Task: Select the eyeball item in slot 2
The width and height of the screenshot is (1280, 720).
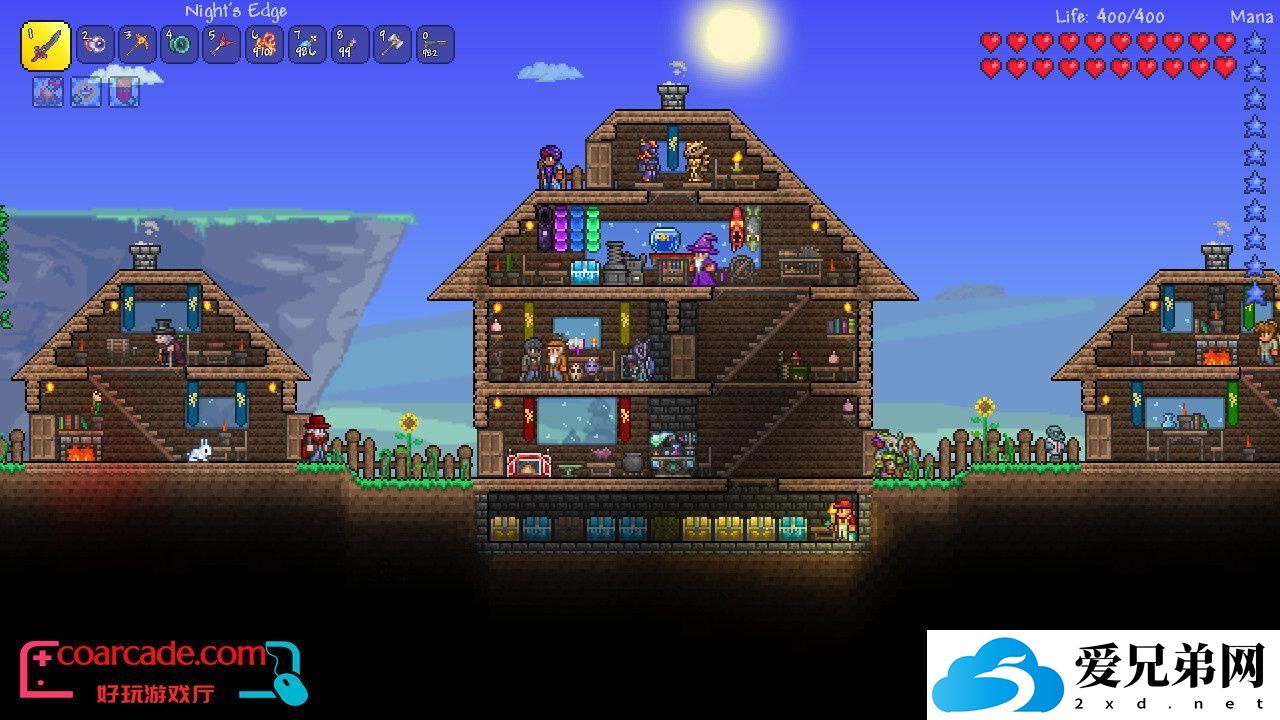Action: point(96,45)
